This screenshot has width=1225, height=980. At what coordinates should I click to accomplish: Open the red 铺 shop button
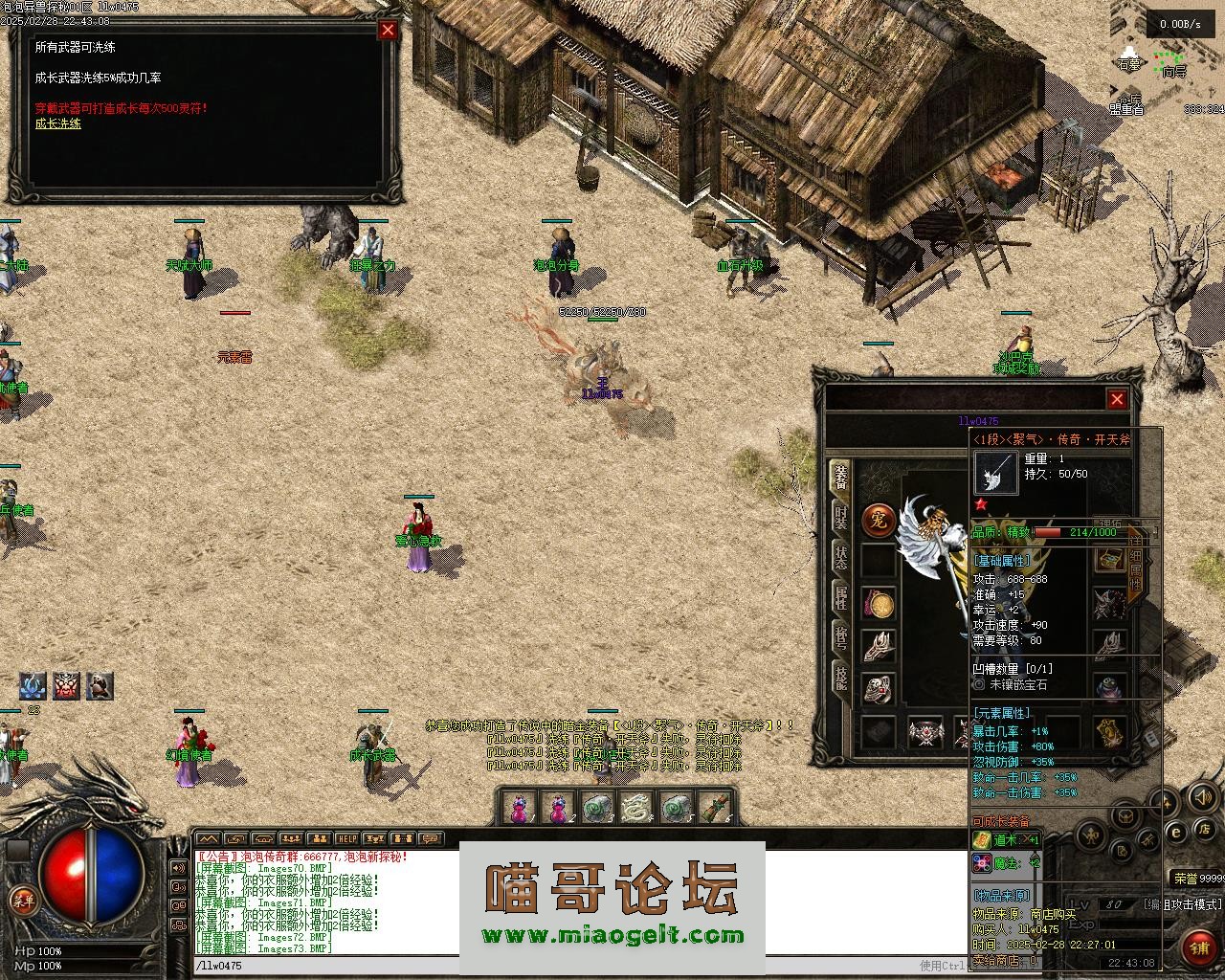(x=1199, y=947)
